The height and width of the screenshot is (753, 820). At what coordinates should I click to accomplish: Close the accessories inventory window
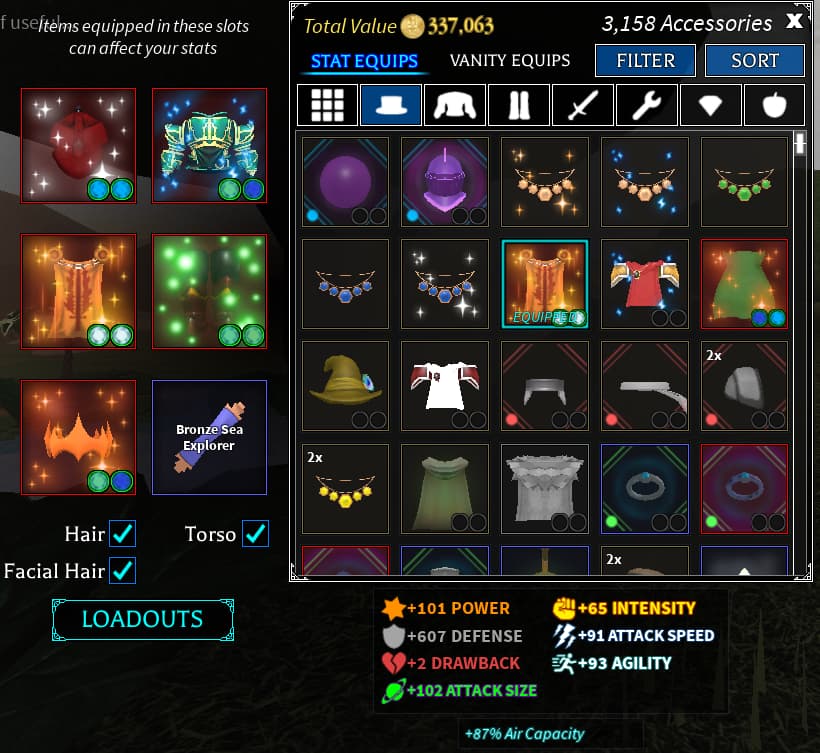pos(794,21)
